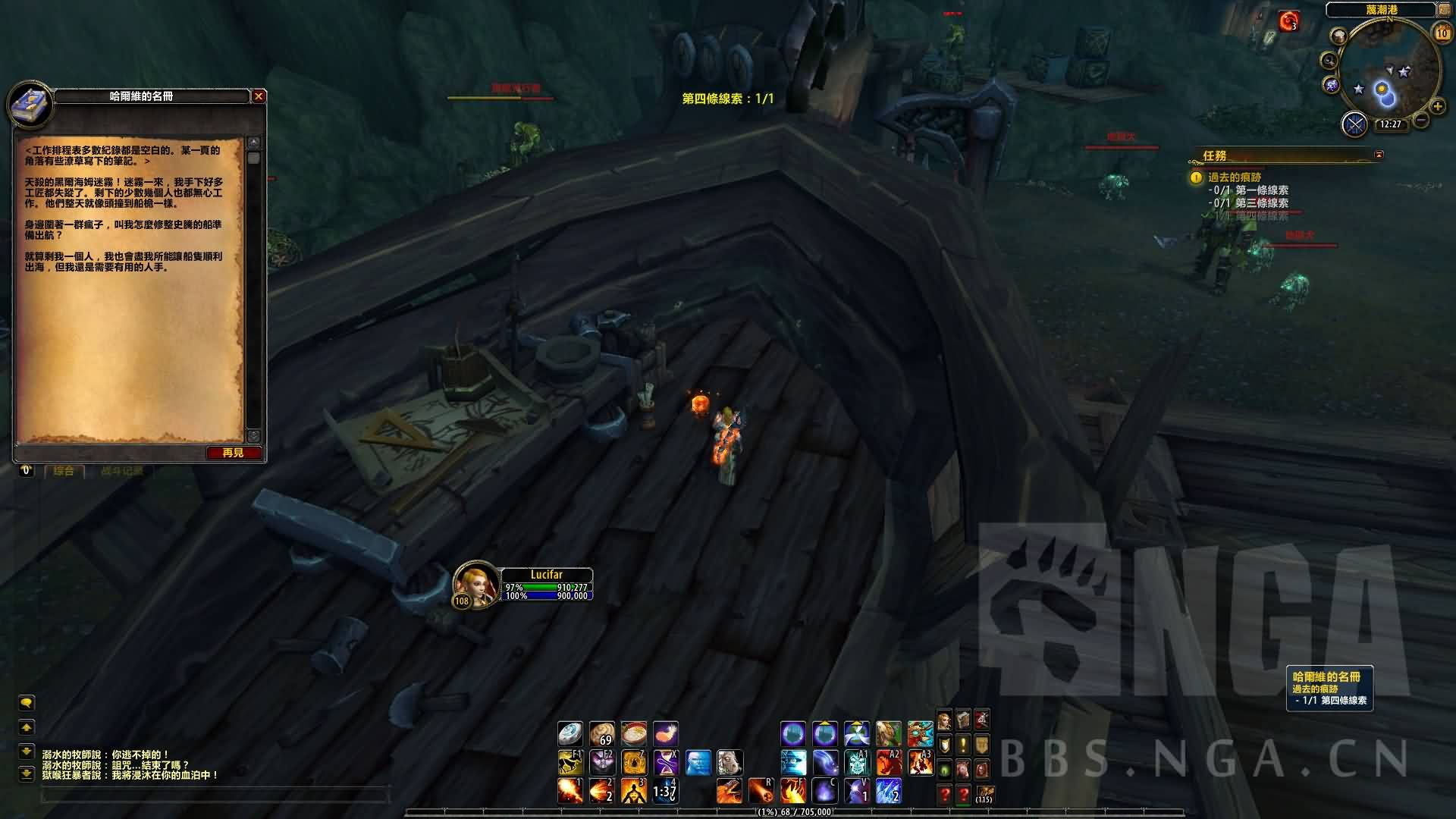Use the horse mount ability icon

point(570,761)
